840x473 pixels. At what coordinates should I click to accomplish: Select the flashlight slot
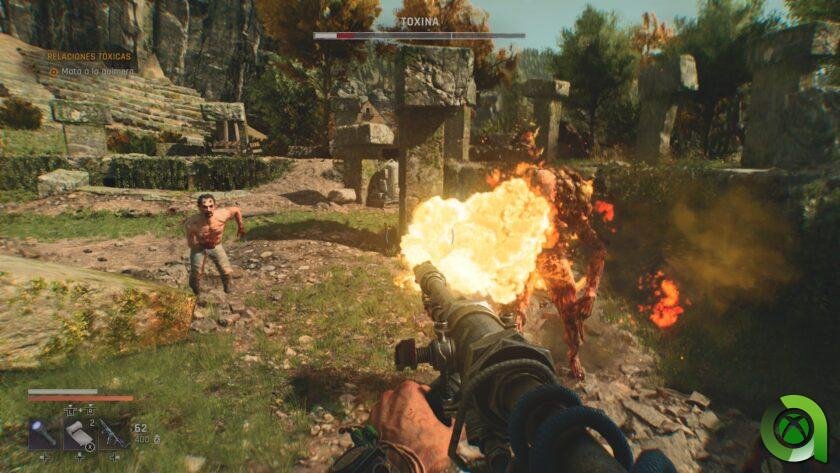point(44,433)
